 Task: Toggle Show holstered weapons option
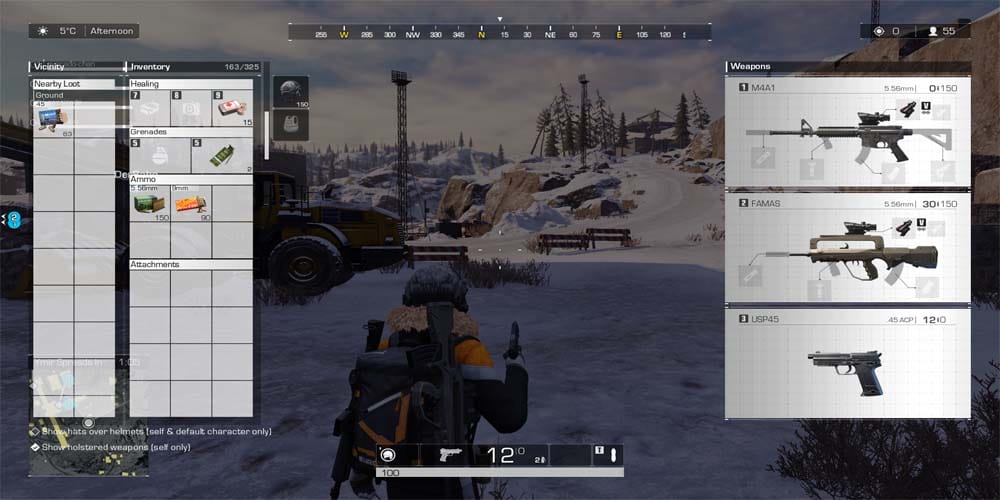click(36, 447)
